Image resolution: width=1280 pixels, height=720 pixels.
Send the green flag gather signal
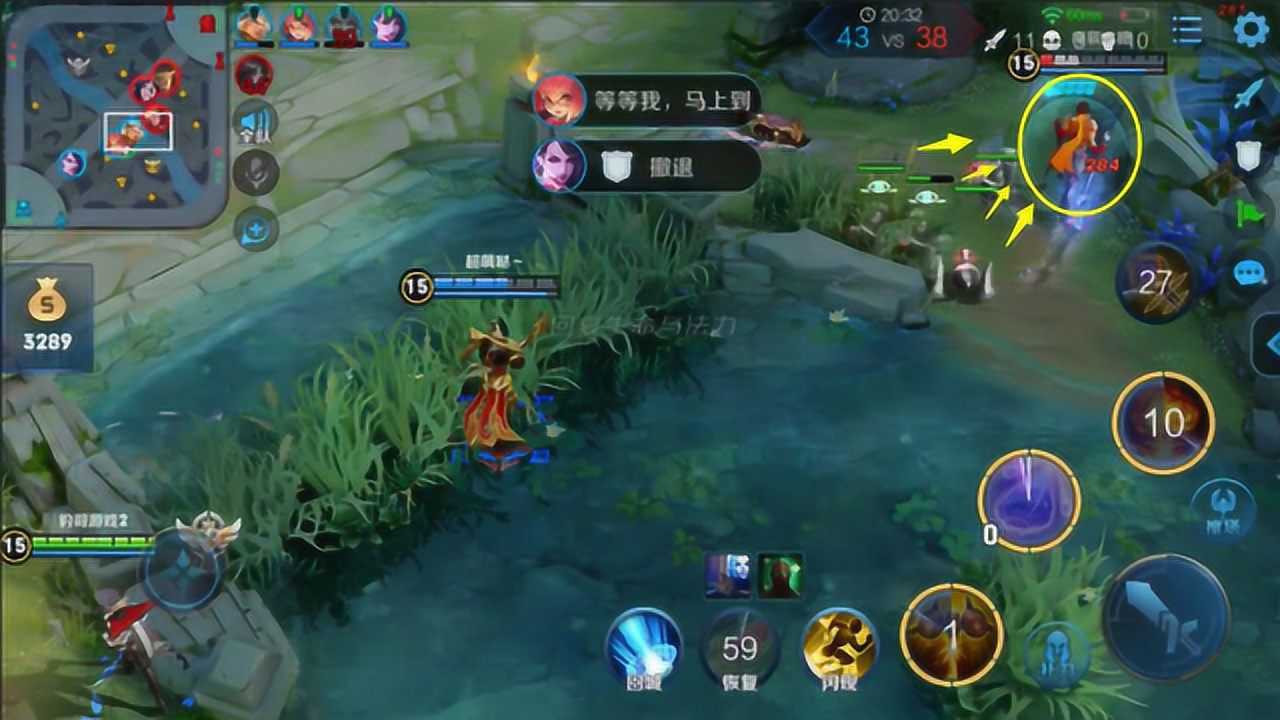[x=1250, y=214]
